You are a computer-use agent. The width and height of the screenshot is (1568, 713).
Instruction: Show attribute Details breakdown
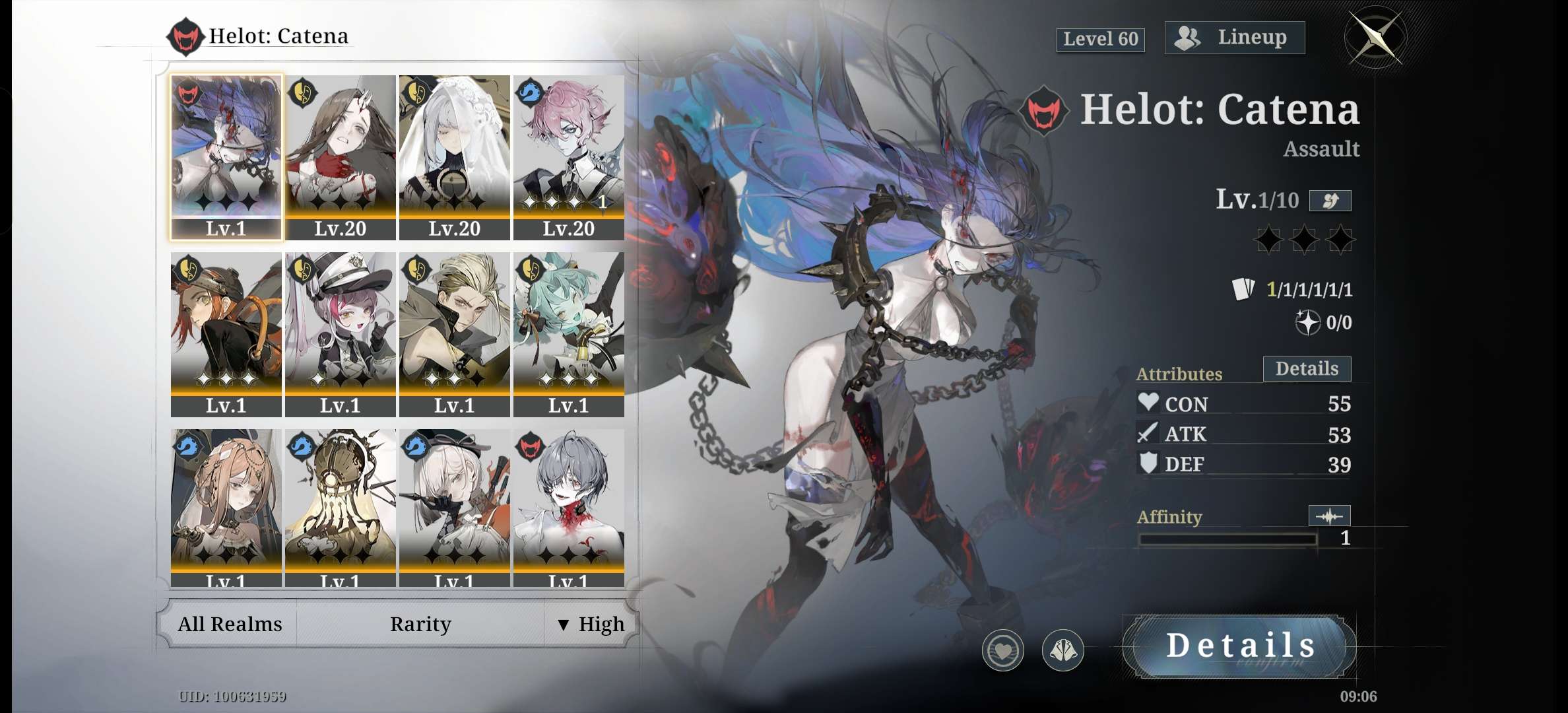click(1307, 369)
